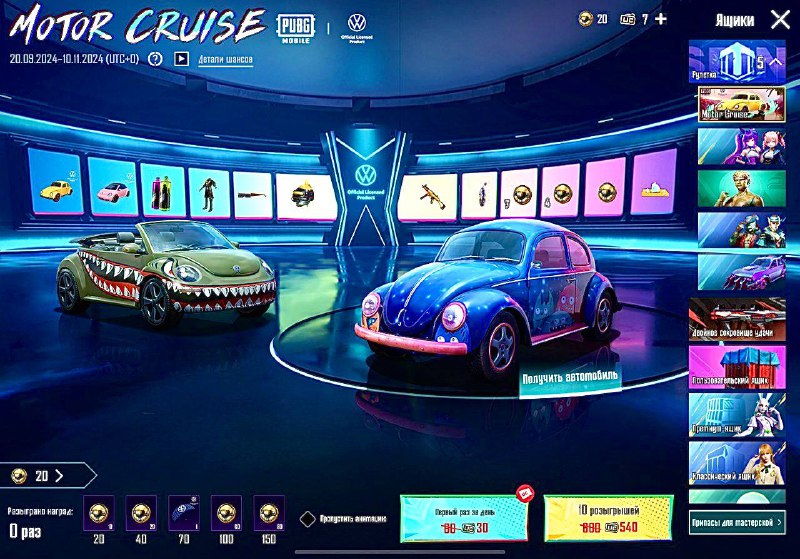Buy the first daily draw for 30 UC
This screenshot has height=559, width=800.
point(464,516)
